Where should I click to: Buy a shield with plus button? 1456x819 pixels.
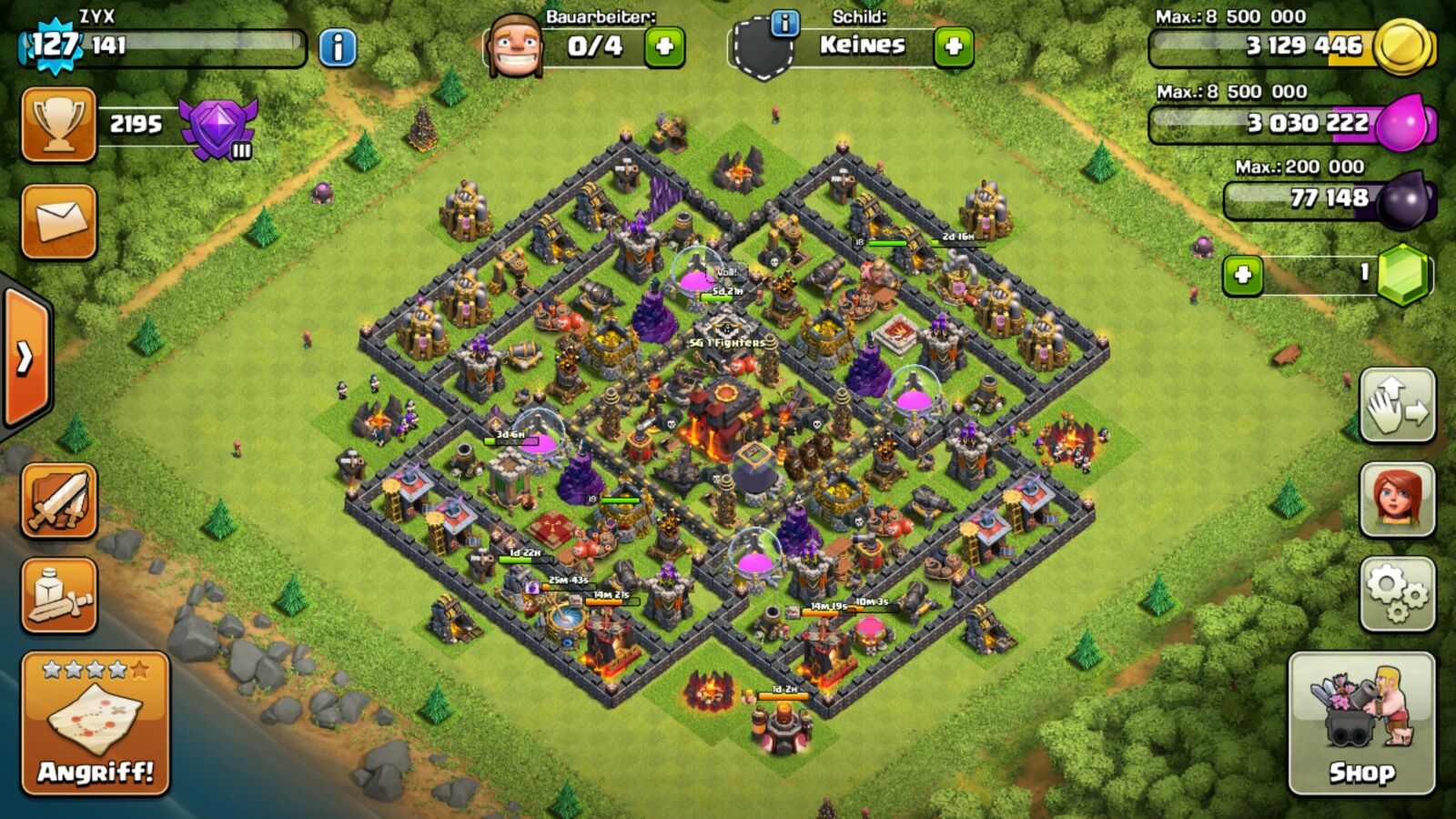click(x=954, y=46)
